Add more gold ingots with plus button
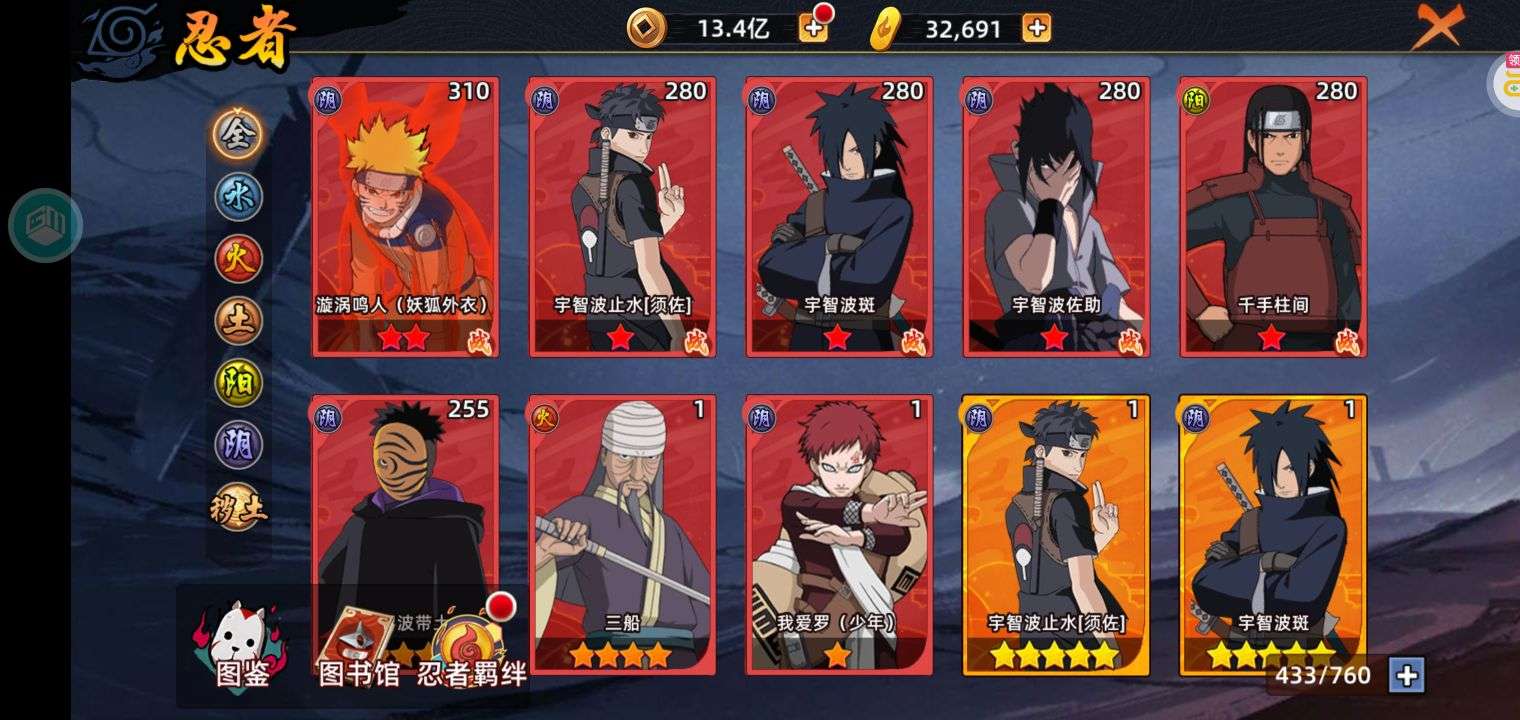 [x=1036, y=28]
